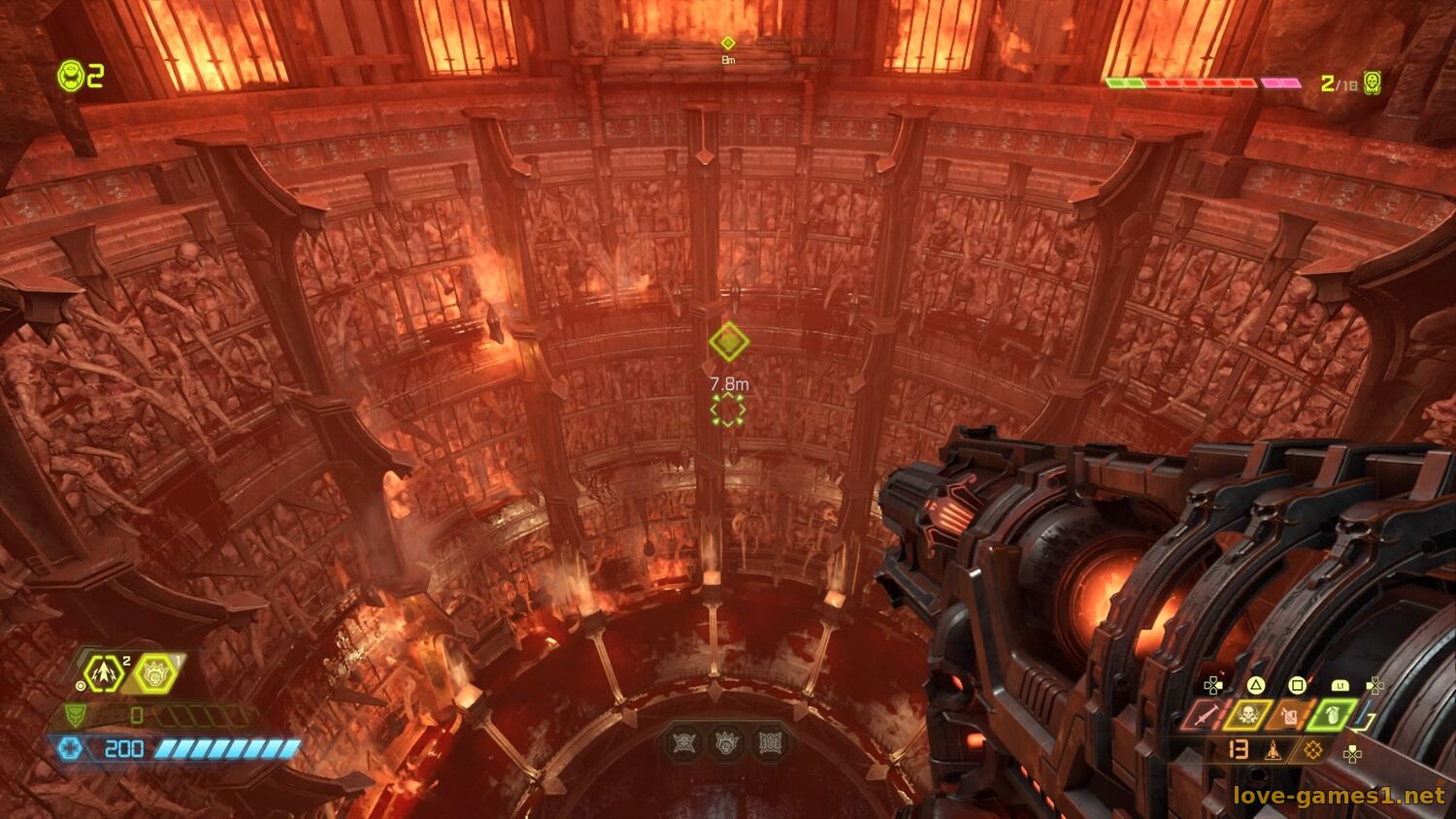This screenshot has width=1456, height=819.
Task: Open the love-games1.net watermark link
Action: coord(1339,797)
